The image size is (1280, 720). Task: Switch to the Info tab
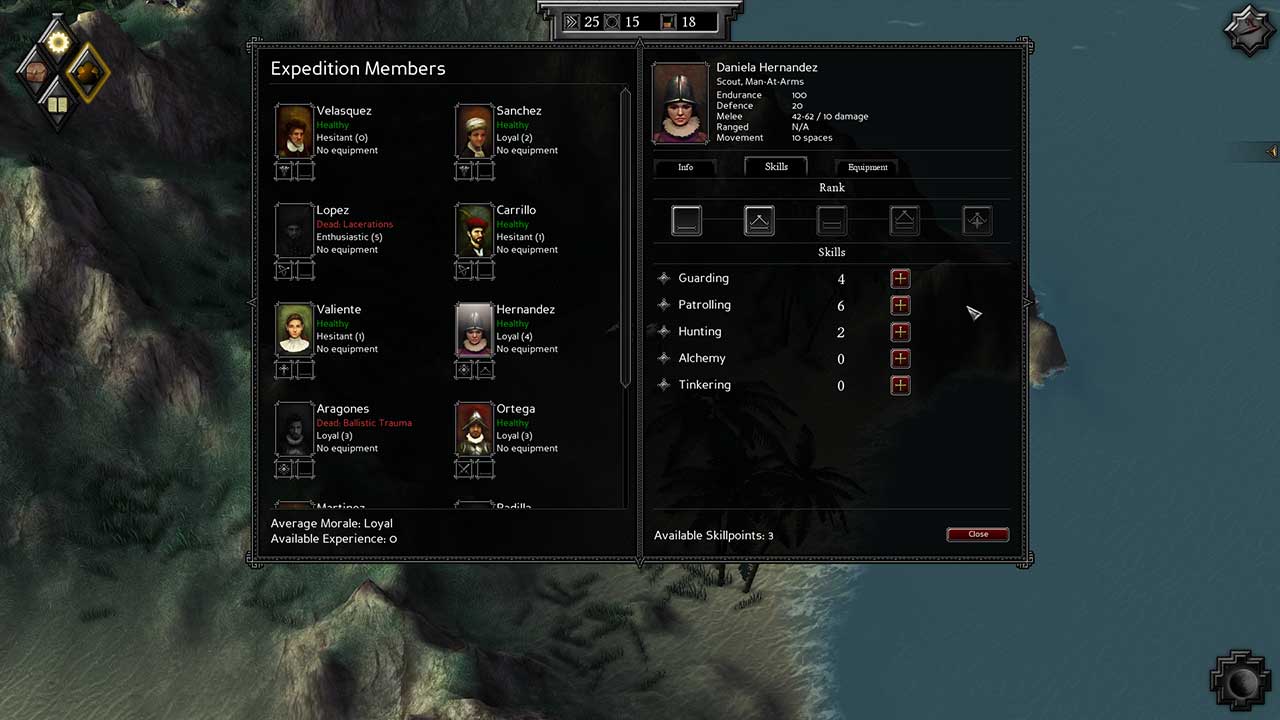click(x=685, y=167)
